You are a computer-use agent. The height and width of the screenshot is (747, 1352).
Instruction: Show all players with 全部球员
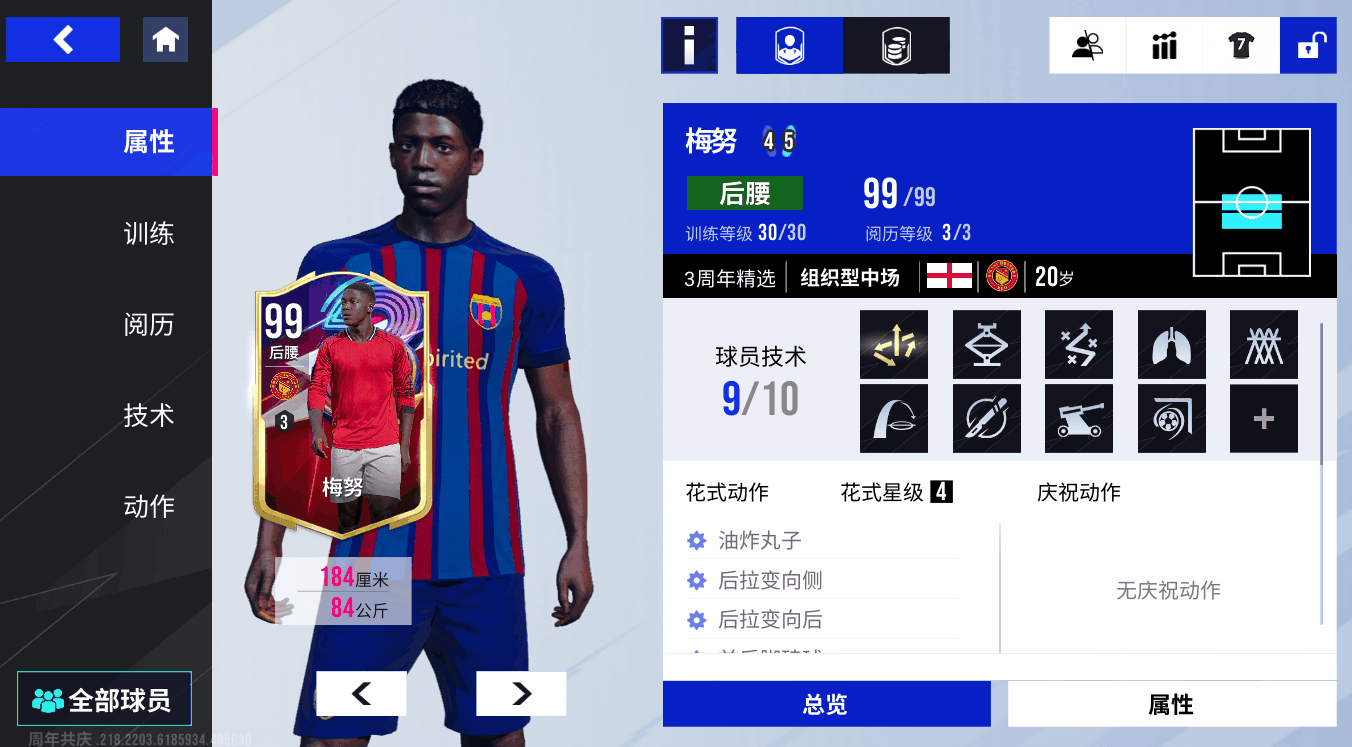click(x=103, y=699)
